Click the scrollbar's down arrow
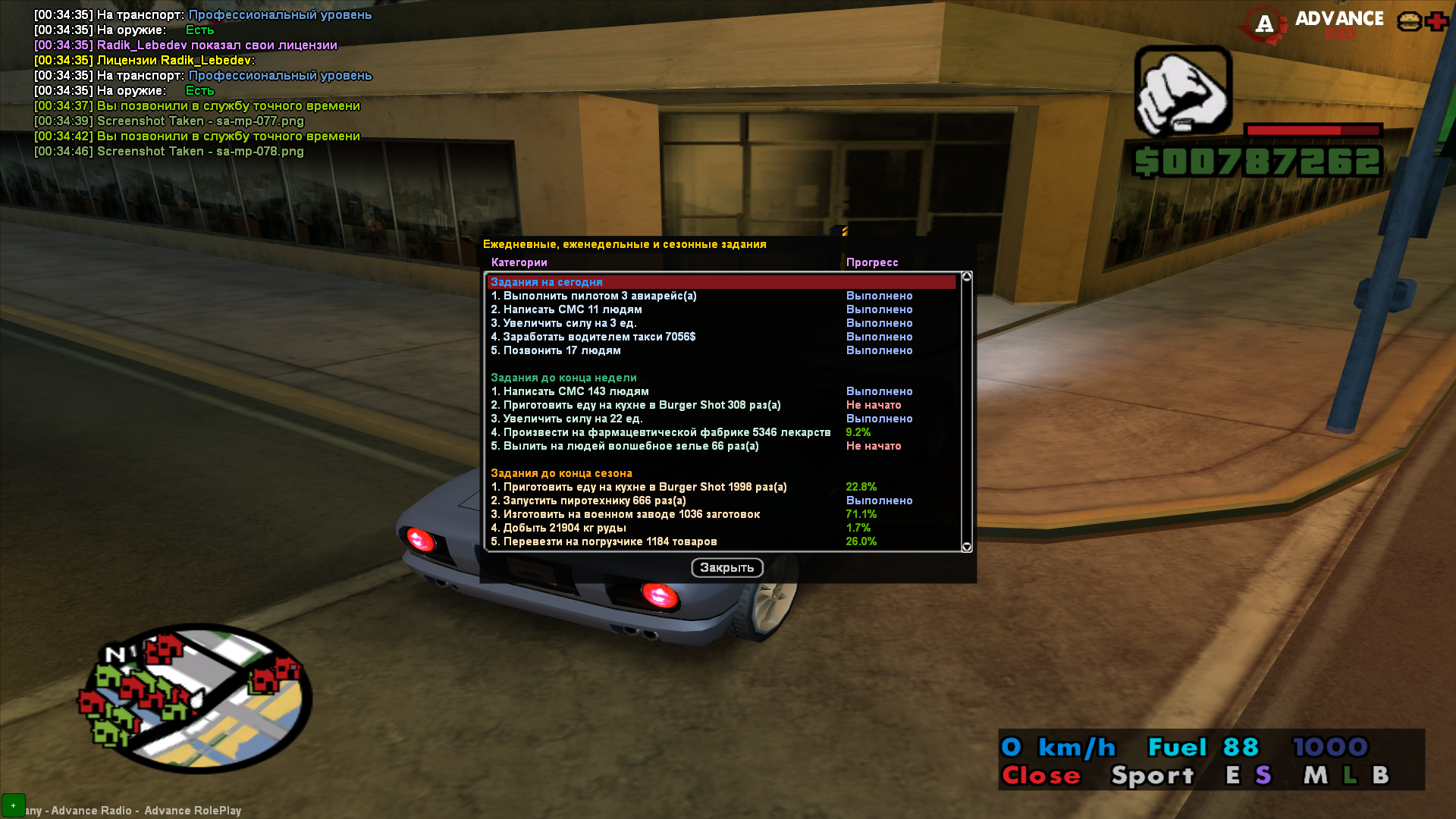Image resolution: width=1456 pixels, height=819 pixels. [966, 547]
